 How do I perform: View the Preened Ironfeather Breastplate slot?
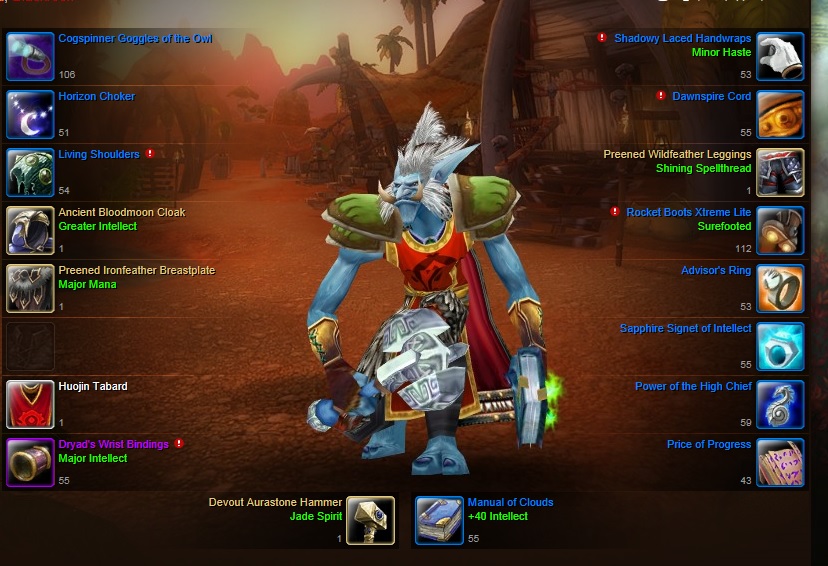click(30, 288)
